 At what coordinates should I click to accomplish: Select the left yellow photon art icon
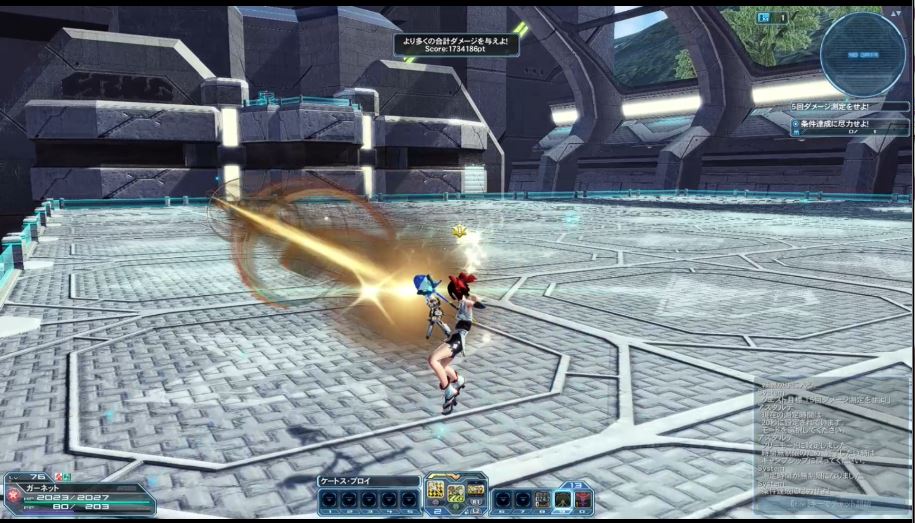pos(436,490)
